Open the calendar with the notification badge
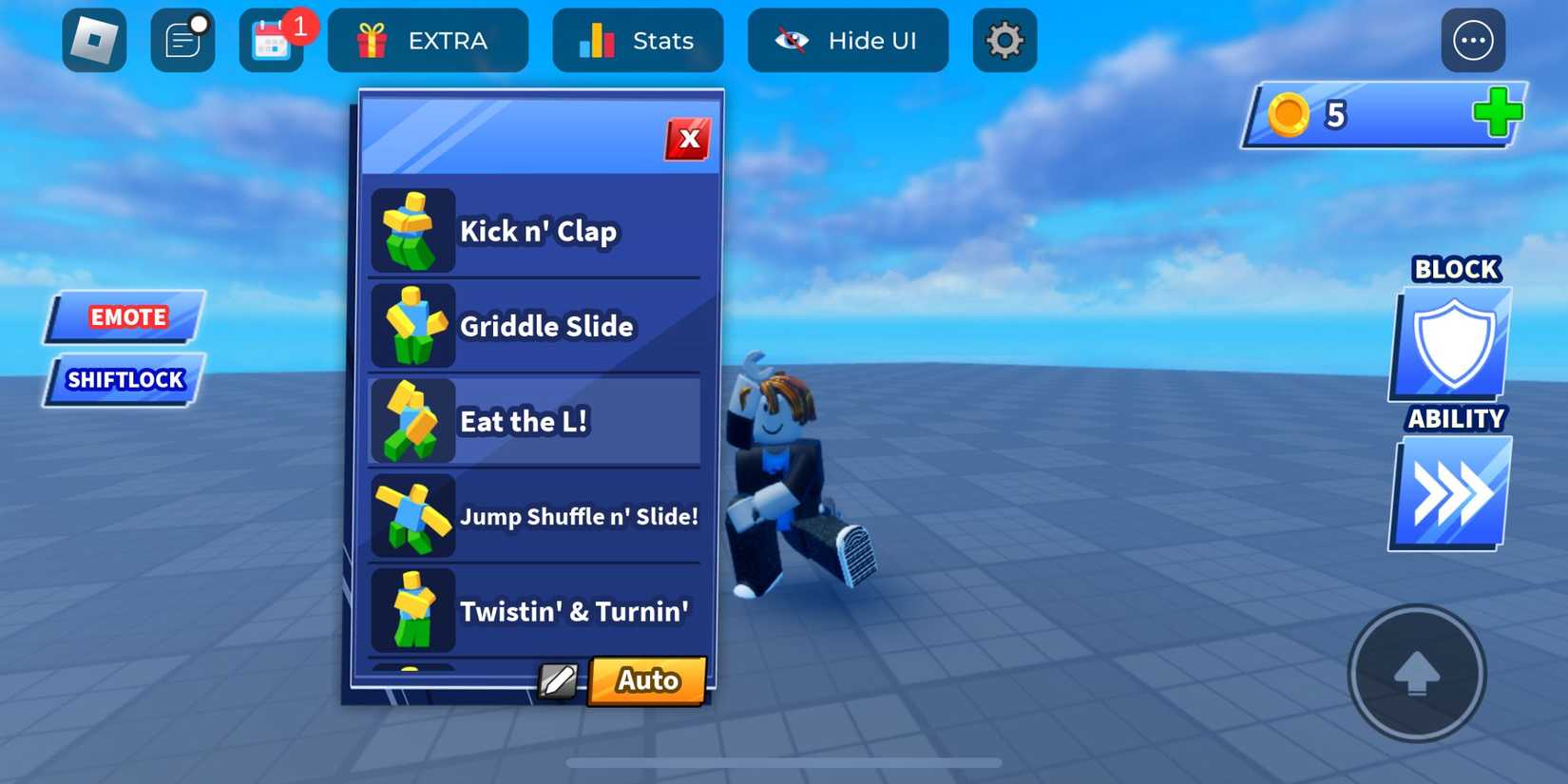 pos(271,40)
